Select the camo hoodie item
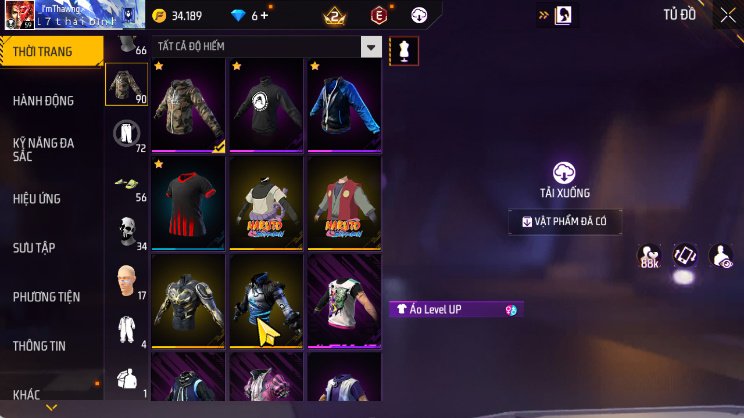This screenshot has height=418, width=744. (190, 105)
